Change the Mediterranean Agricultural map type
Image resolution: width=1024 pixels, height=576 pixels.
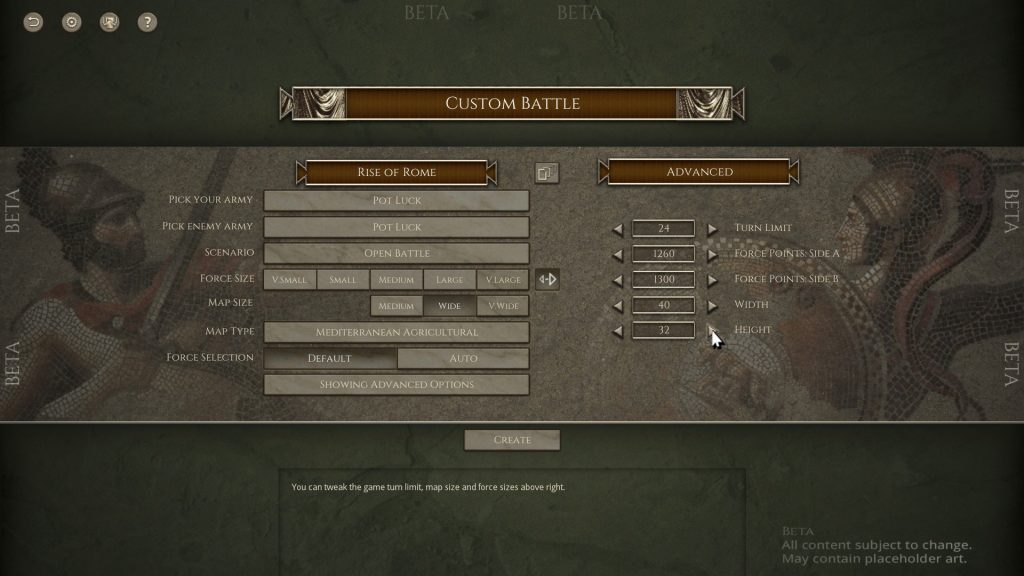click(396, 332)
